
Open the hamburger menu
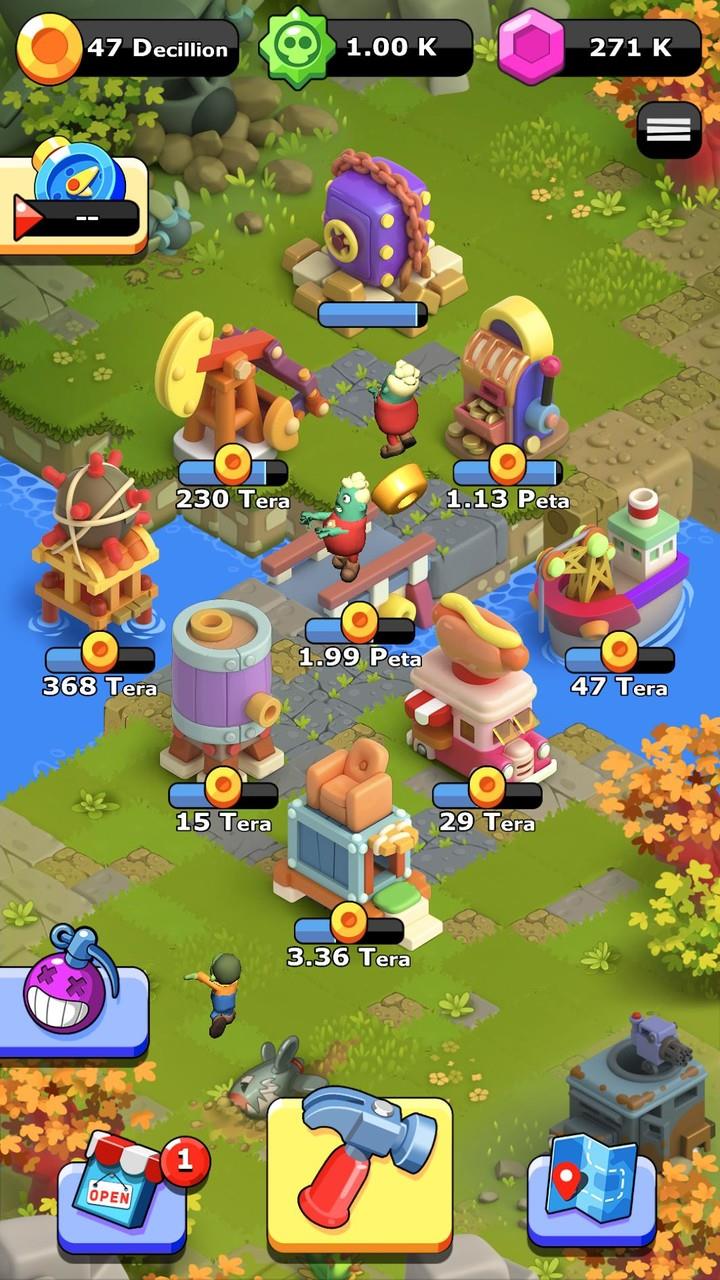pos(669,129)
